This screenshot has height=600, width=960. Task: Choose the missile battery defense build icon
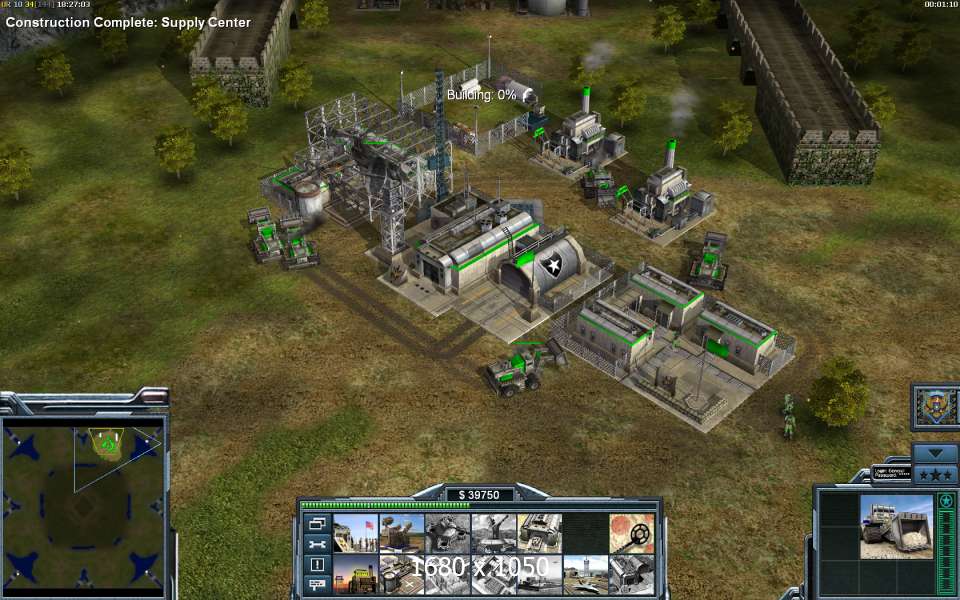tap(402, 533)
